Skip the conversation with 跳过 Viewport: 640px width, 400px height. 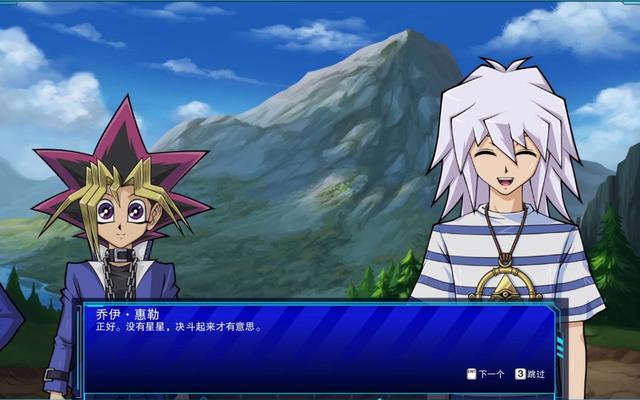tap(531, 374)
